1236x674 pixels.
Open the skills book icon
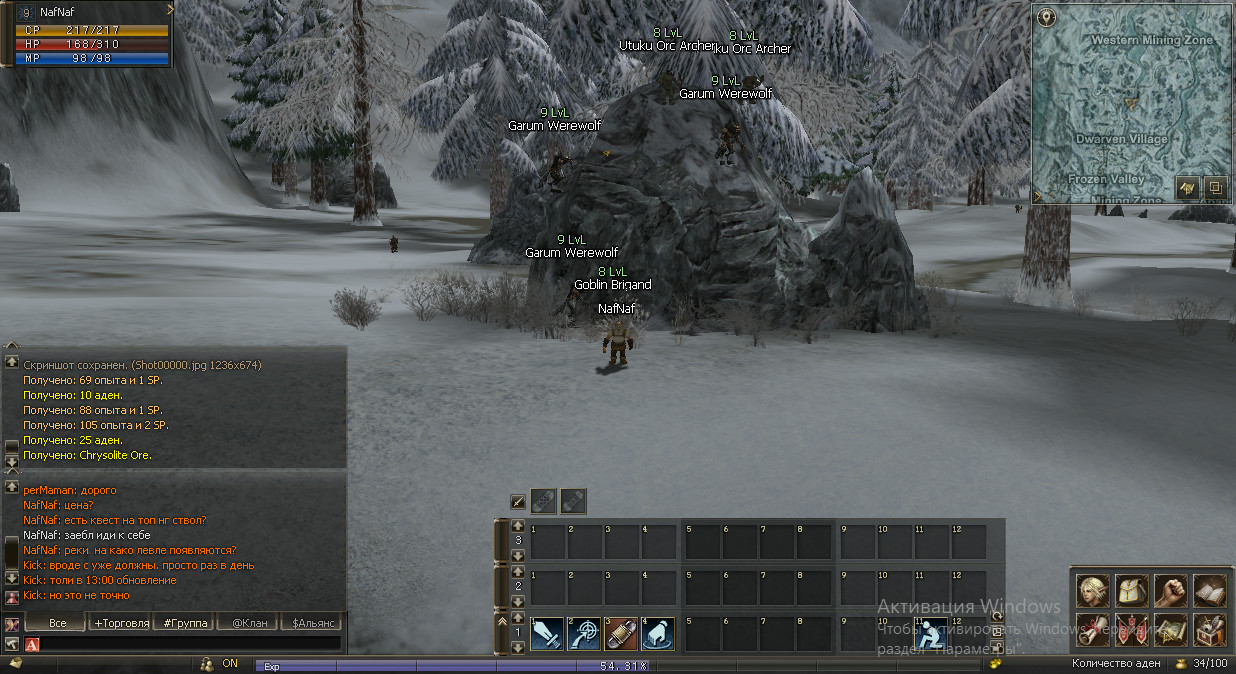pyautogui.click(x=1209, y=591)
